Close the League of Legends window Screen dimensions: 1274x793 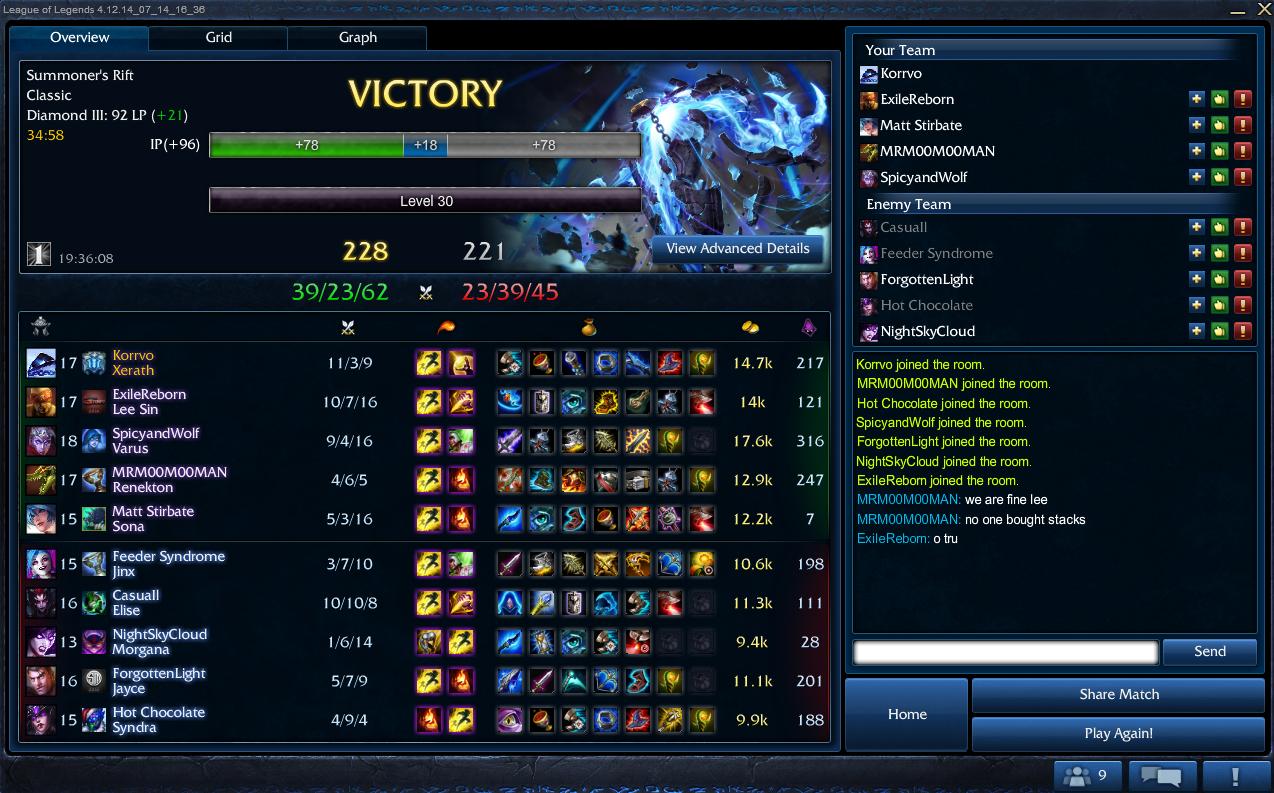pos(1263,9)
